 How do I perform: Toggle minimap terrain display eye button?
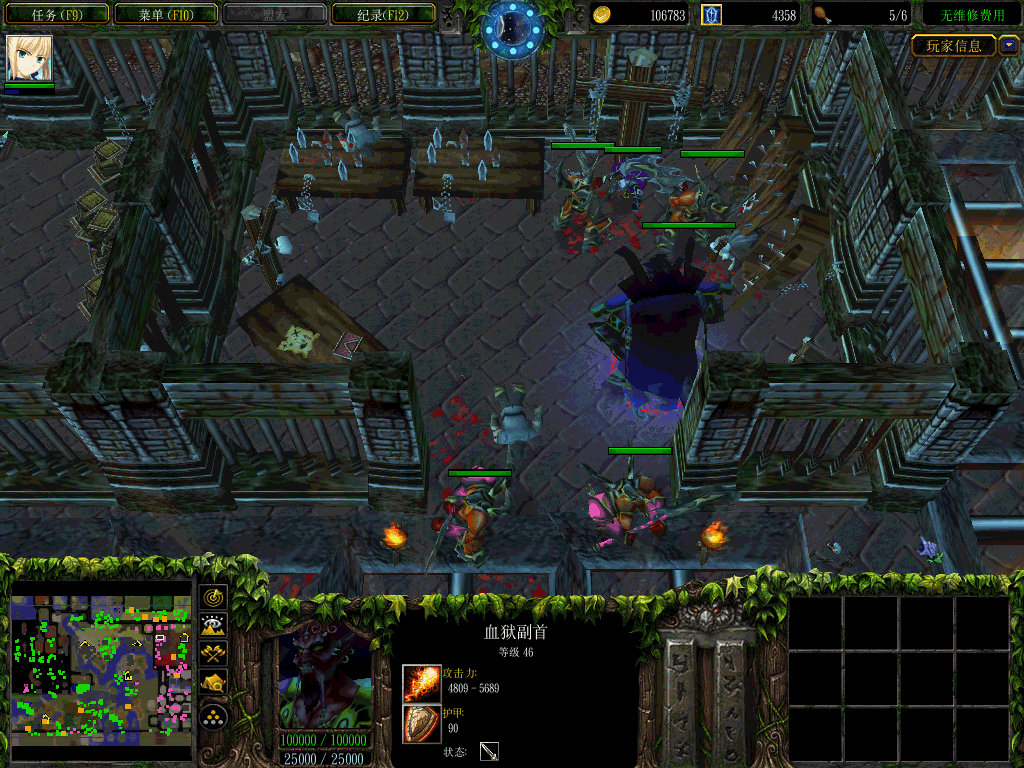[x=214, y=626]
